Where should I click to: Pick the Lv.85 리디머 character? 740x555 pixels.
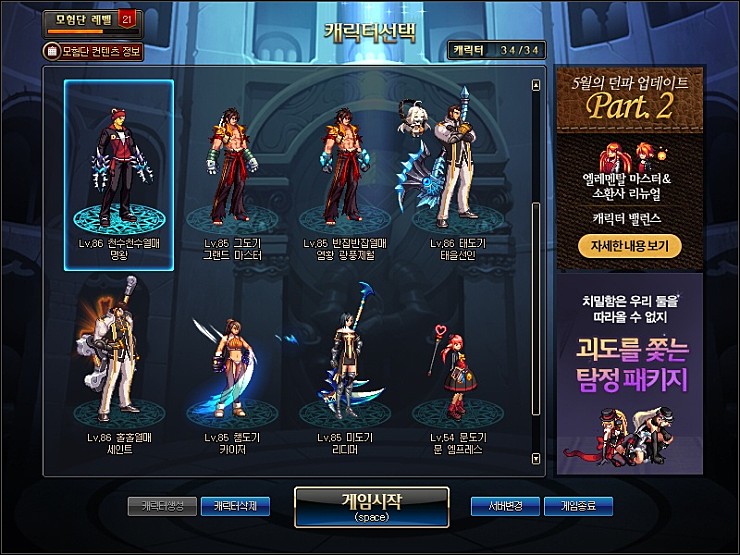tap(345, 368)
